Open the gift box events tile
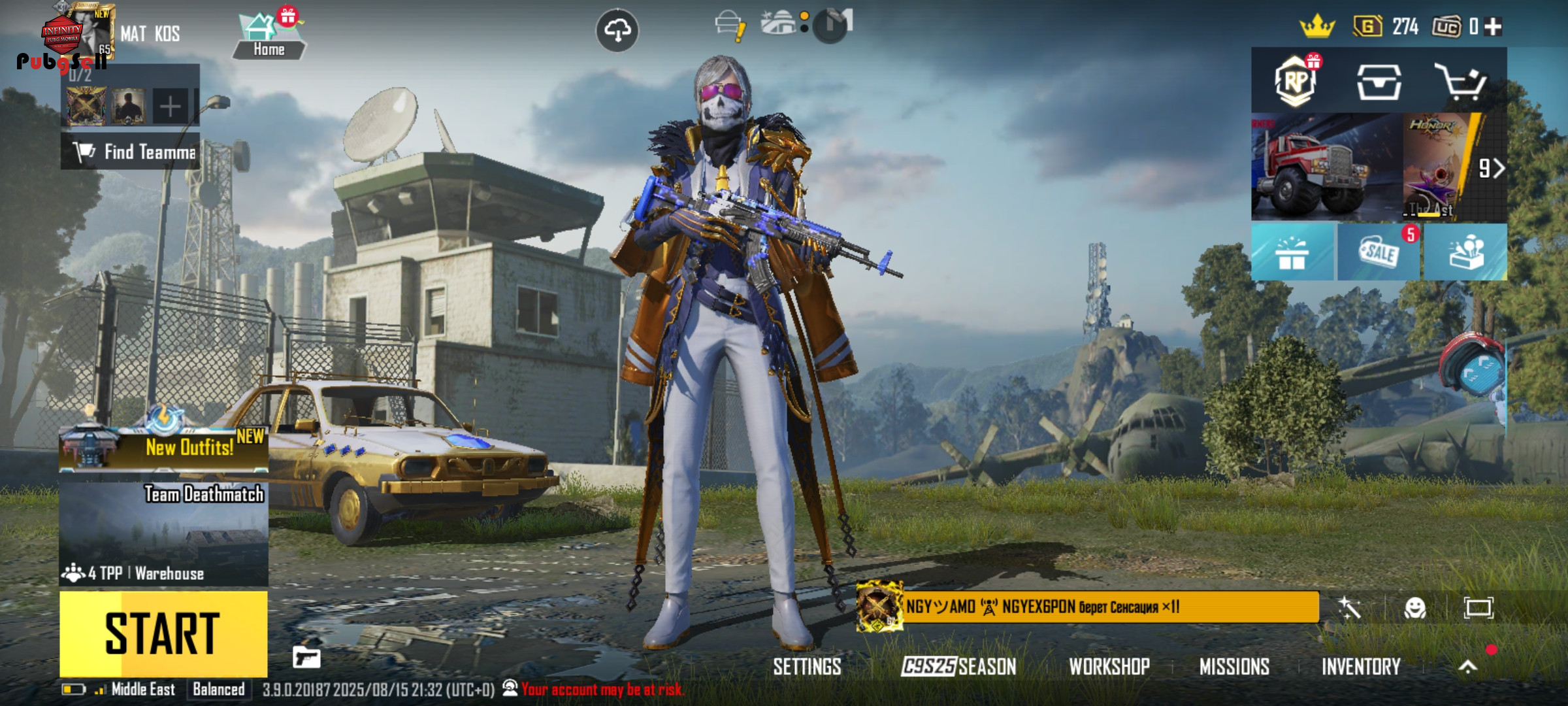Viewport: 1568px width, 706px height. tap(1292, 252)
